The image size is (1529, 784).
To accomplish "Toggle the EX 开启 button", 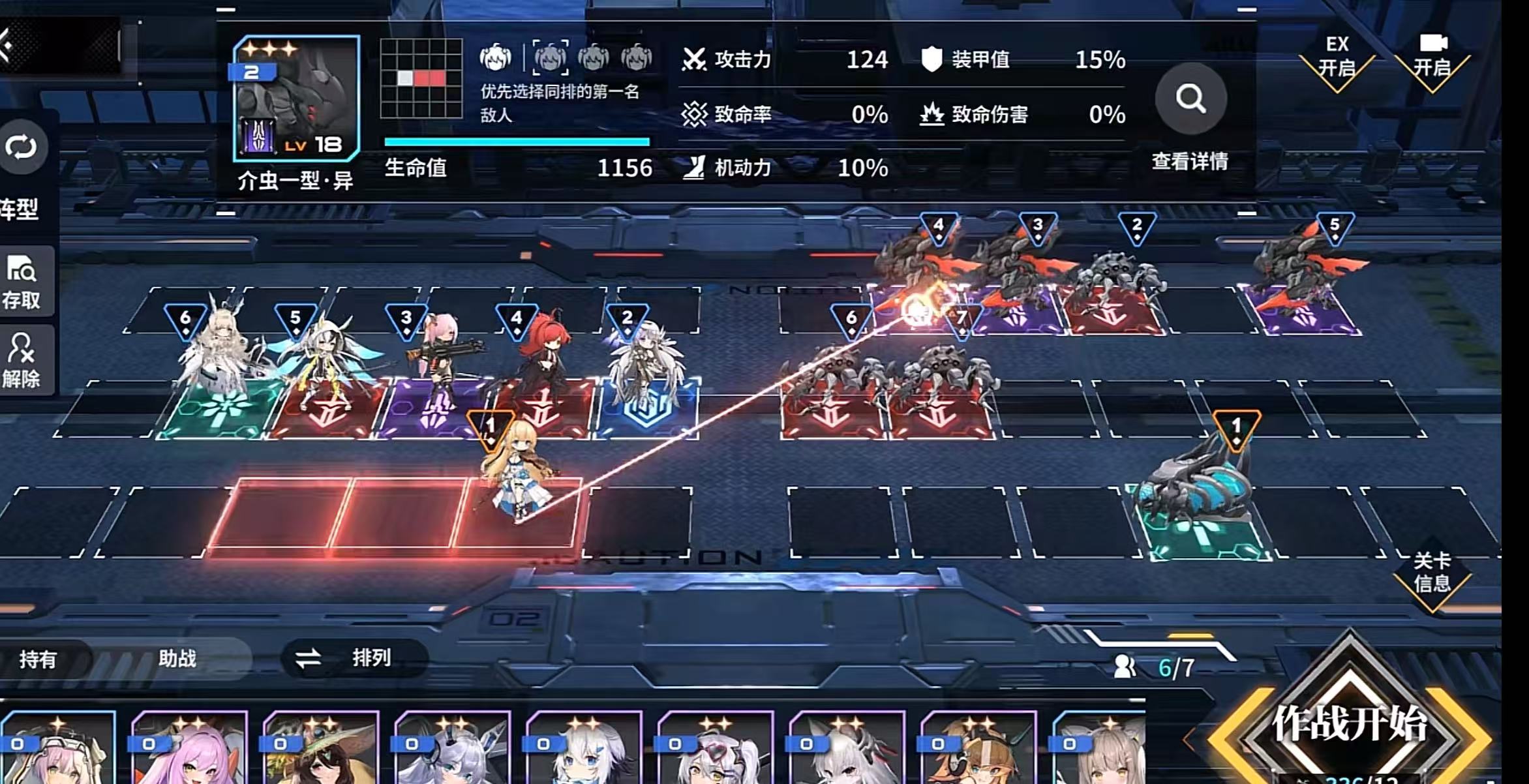I will tap(1337, 57).
